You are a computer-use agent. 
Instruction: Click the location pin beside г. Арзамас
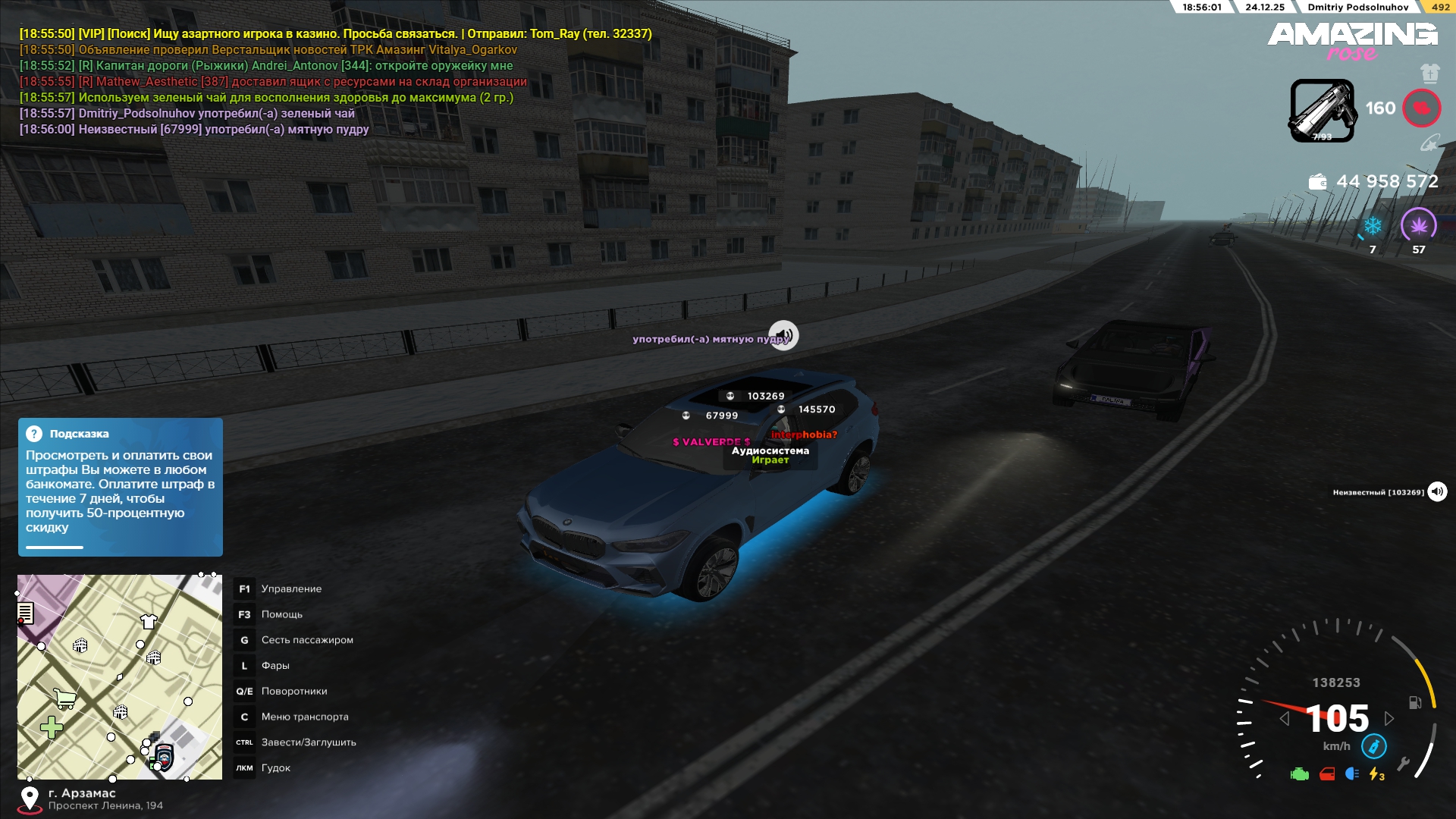(x=30, y=799)
